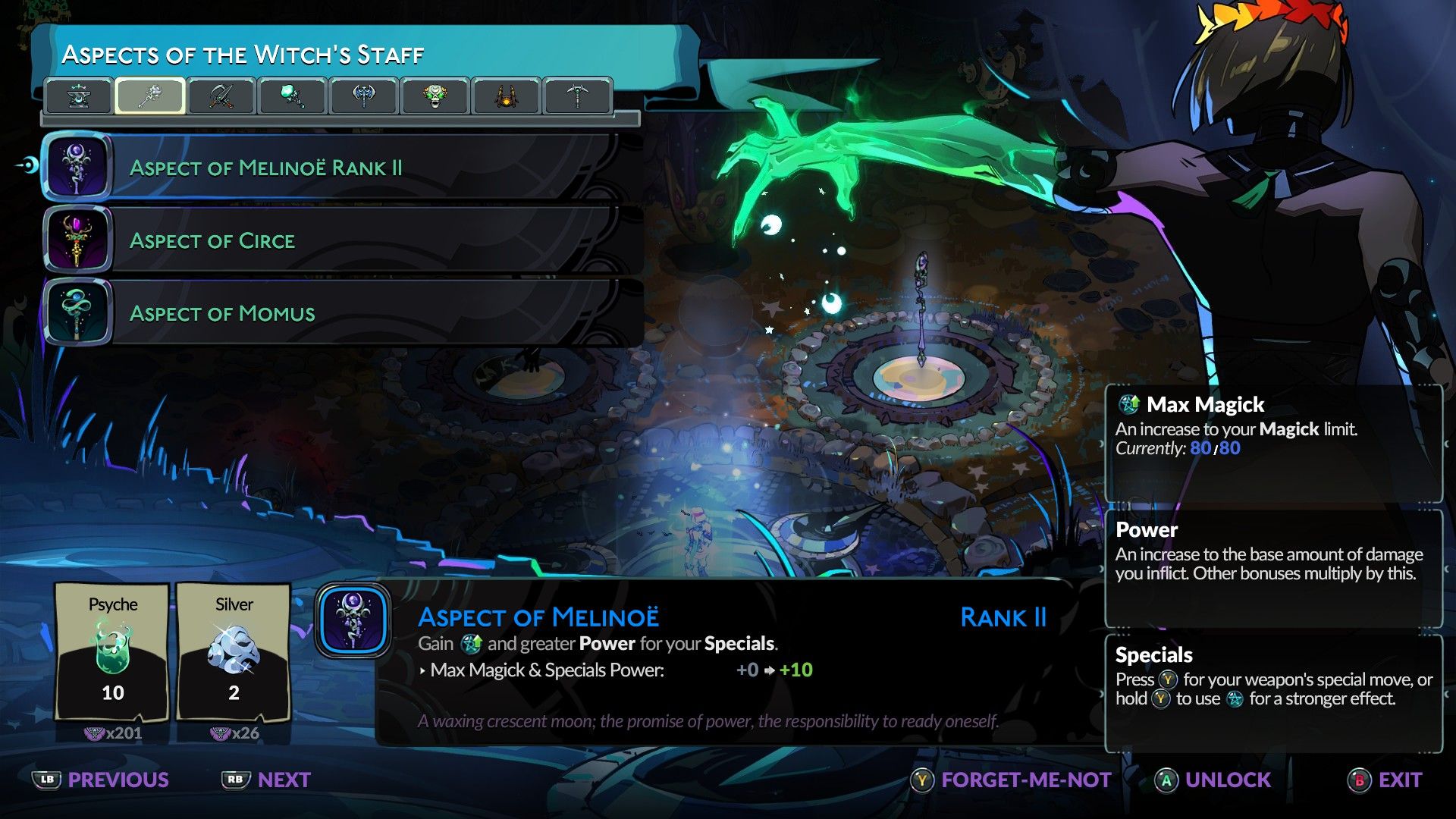The height and width of the screenshot is (819, 1456).
Task: Switch to the double-bladed axe tab
Action: pyautogui.click(x=363, y=96)
